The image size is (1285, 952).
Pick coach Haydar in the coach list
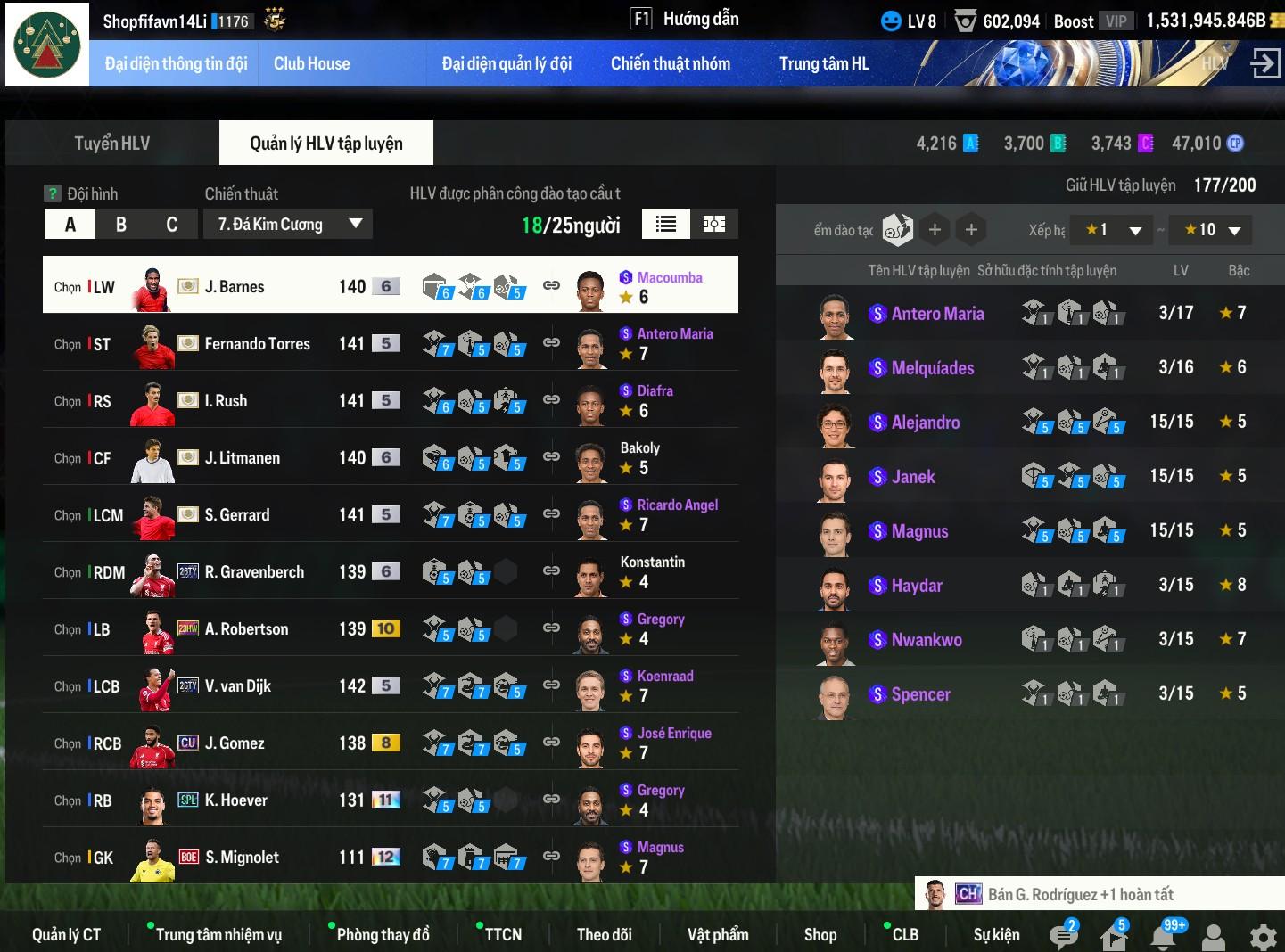click(916, 586)
